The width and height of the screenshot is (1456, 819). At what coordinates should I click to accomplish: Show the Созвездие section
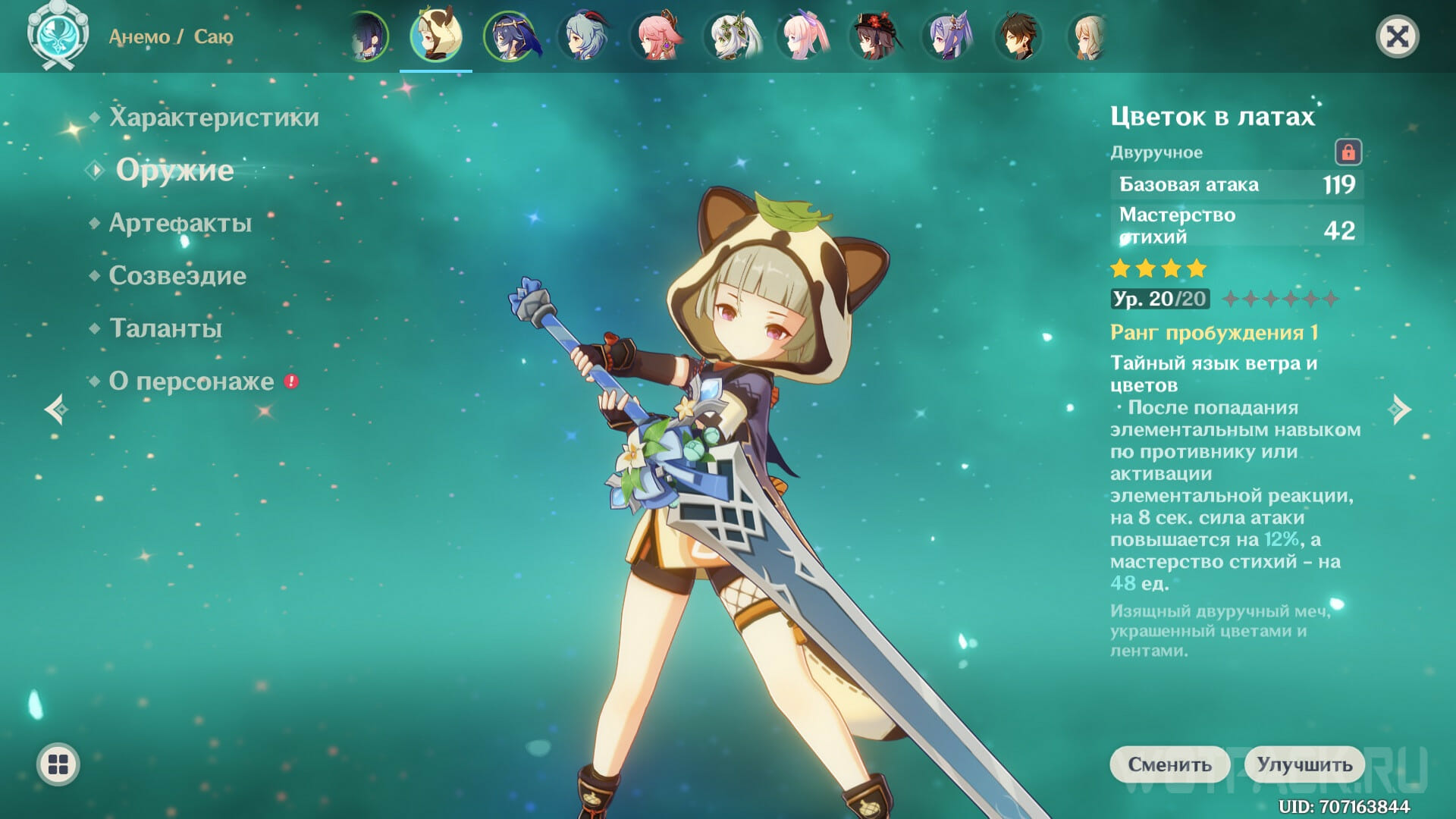click(x=177, y=275)
